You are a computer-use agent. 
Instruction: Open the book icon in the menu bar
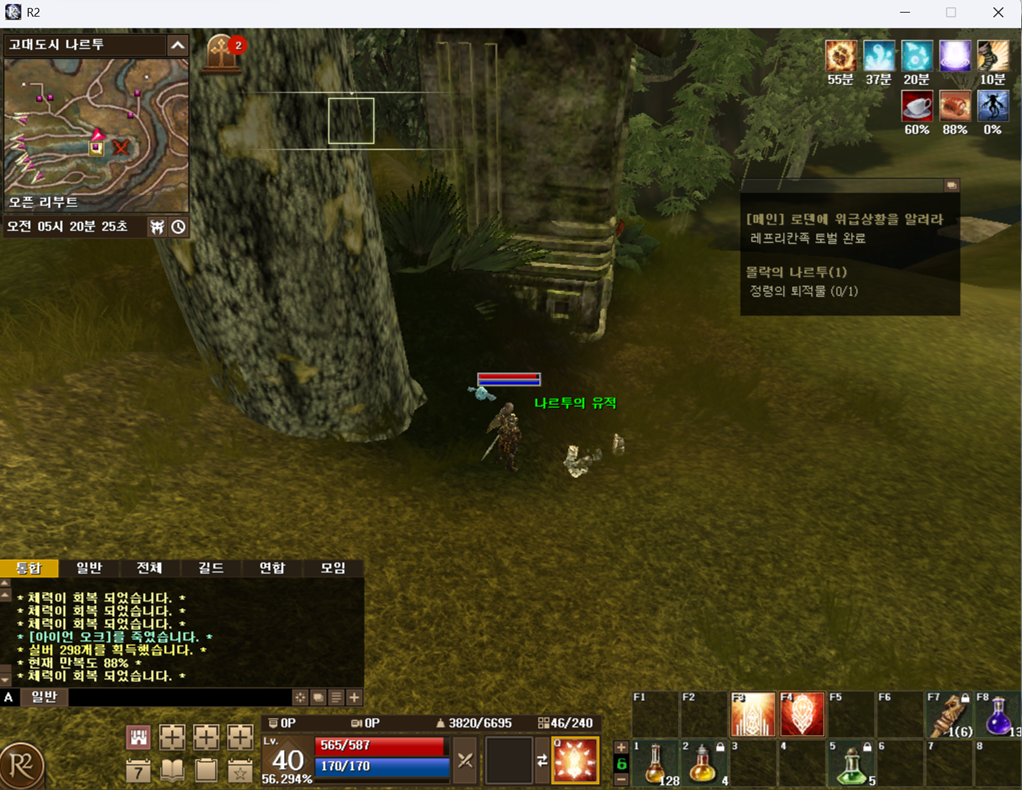point(172,770)
